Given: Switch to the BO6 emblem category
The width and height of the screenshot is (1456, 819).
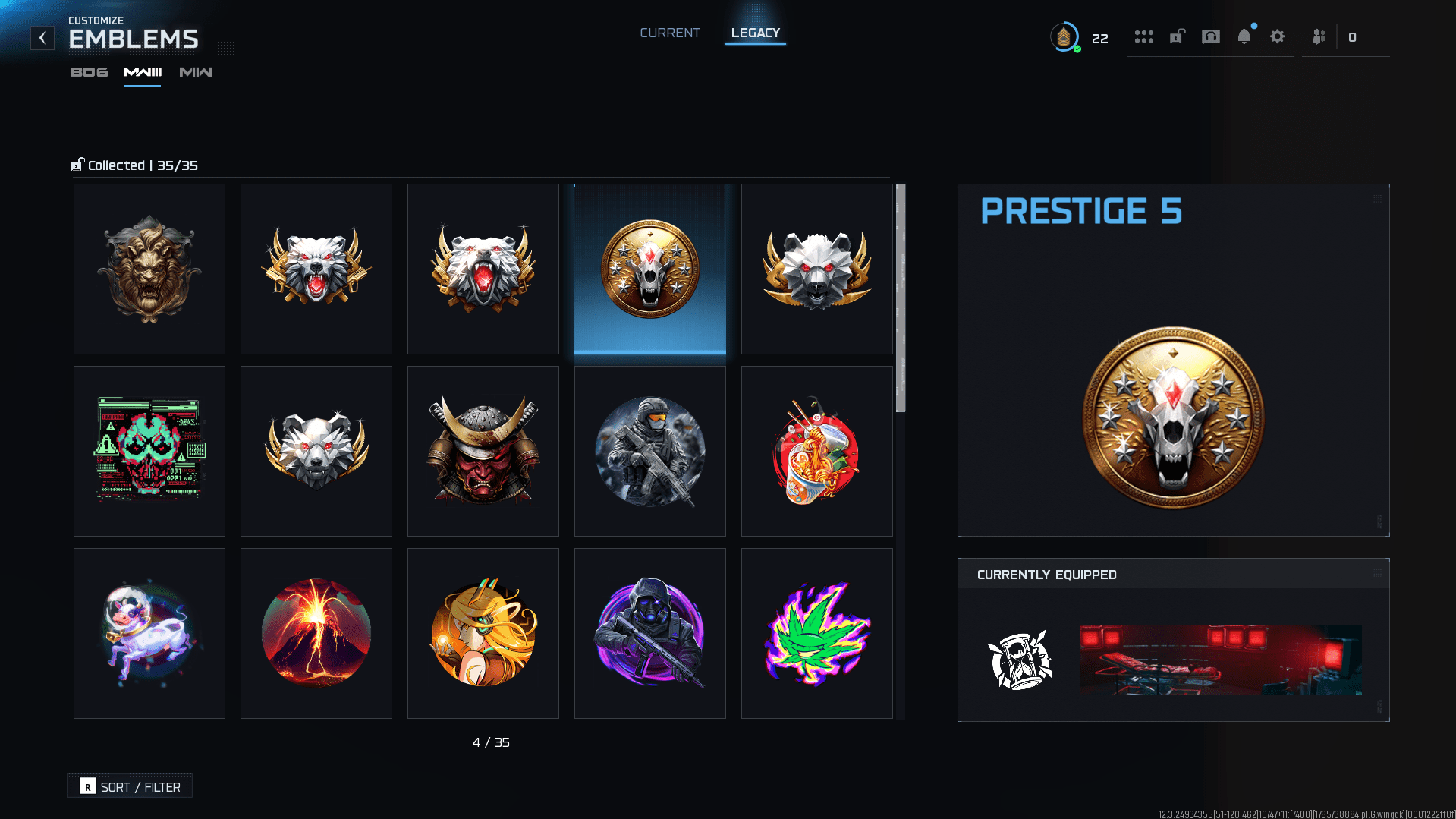Looking at the screenshot, I should [x=88, y=73].
